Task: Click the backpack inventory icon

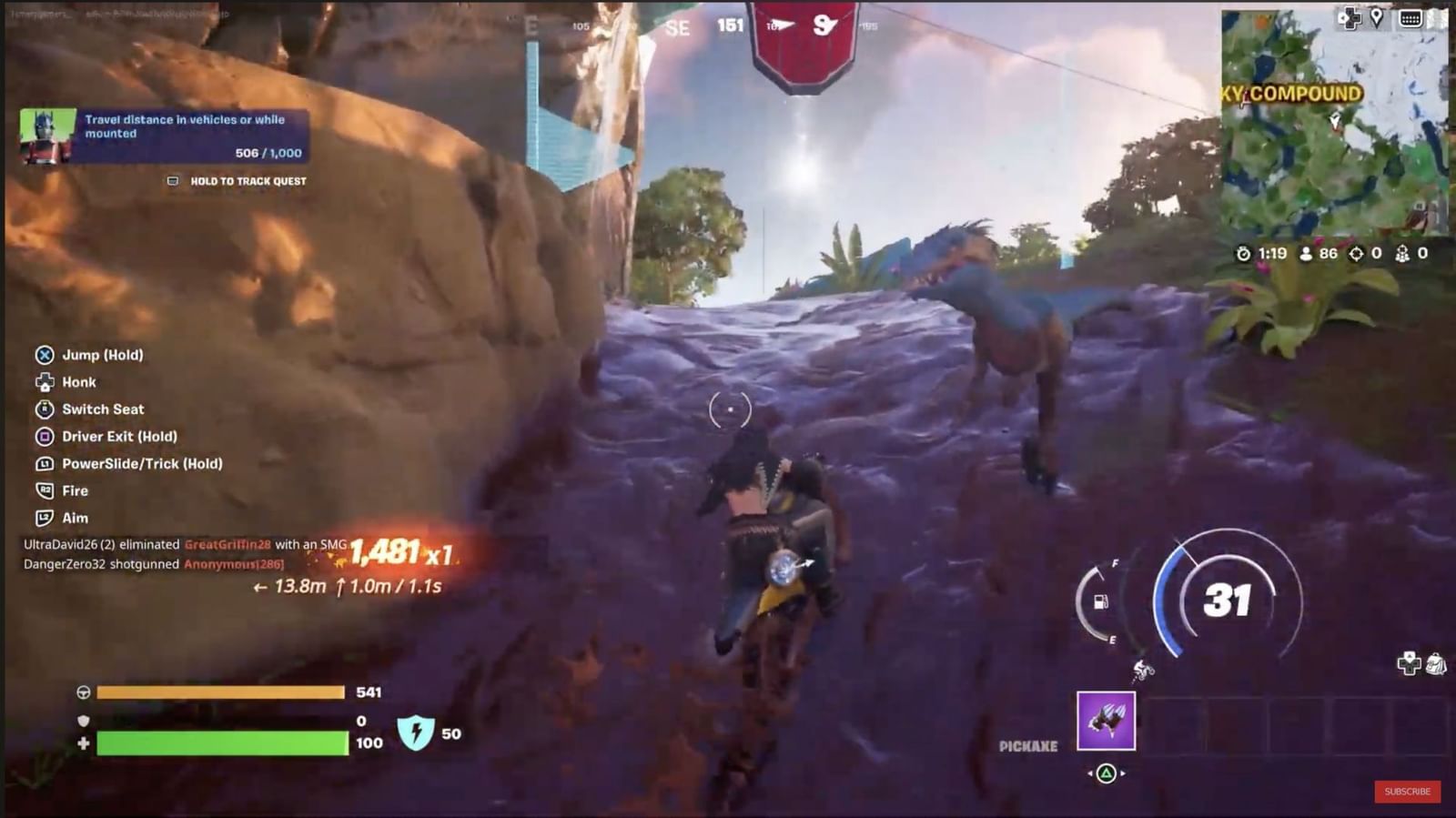Action: pos(1437,663)
